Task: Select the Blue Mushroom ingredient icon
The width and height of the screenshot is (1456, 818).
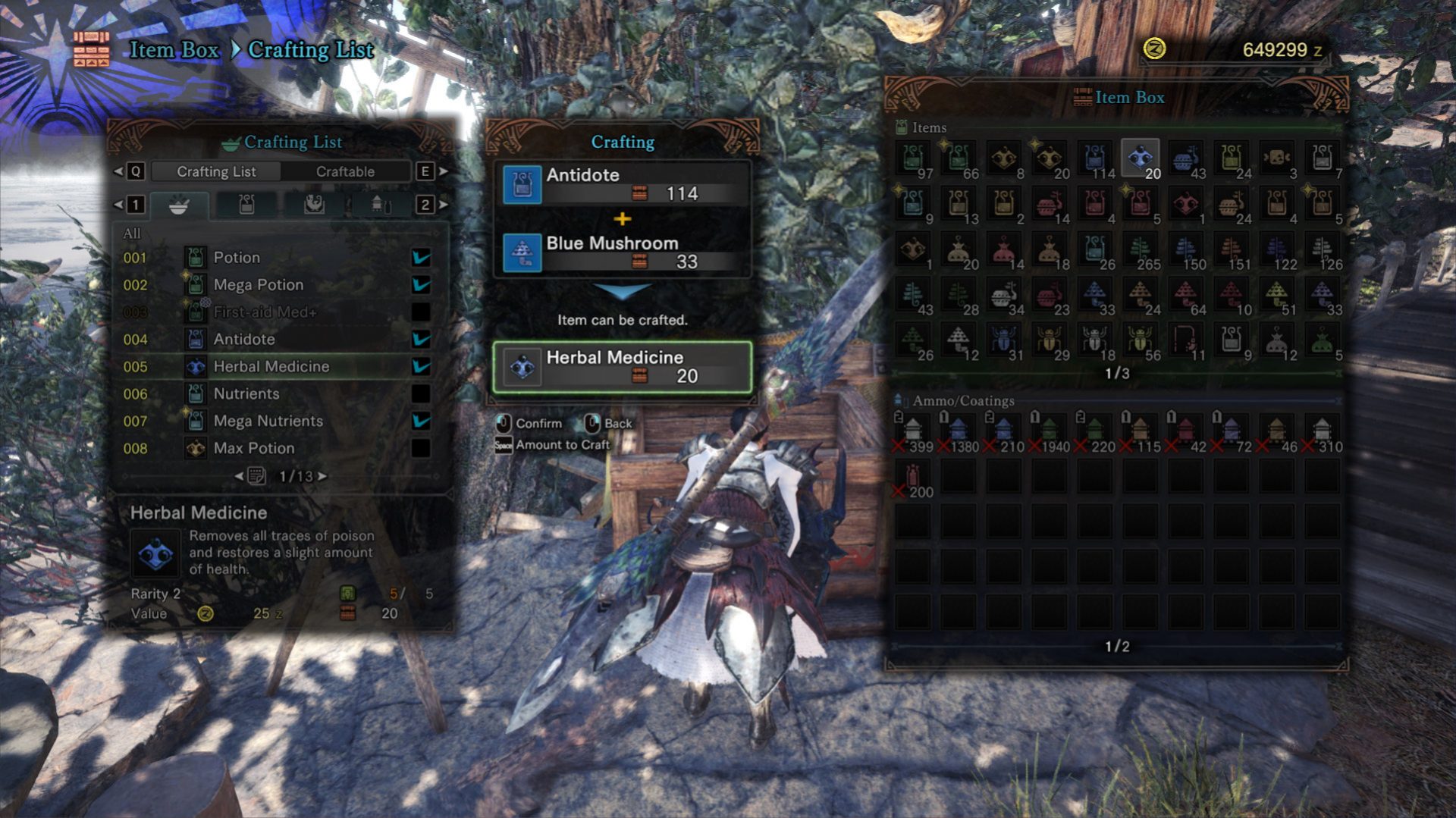Action: tap(522, 253)
